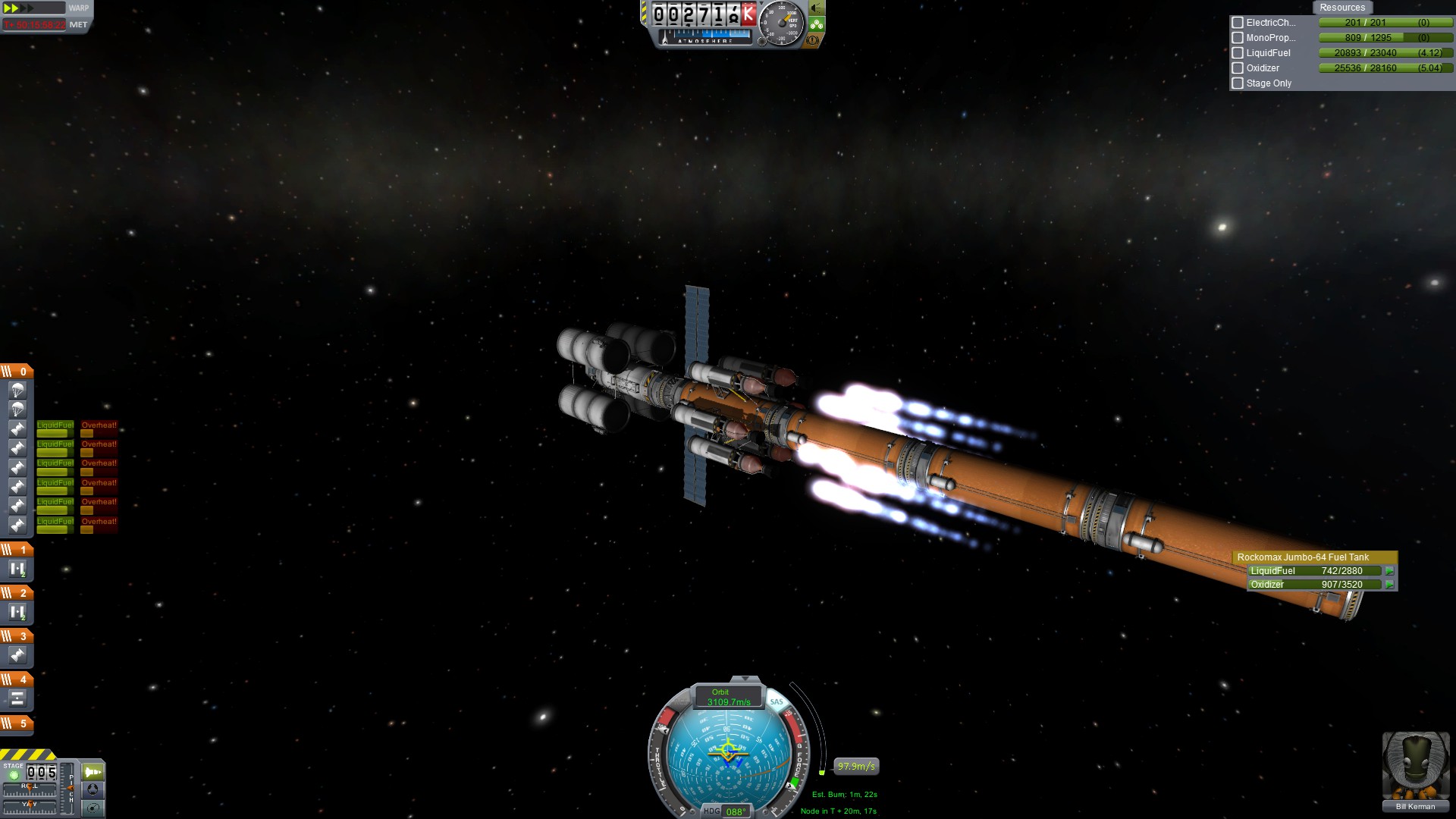The height and width of the screenshot is (819, 1456).
Task: Click the time warp arrows
Action: [x=21, y=8]
